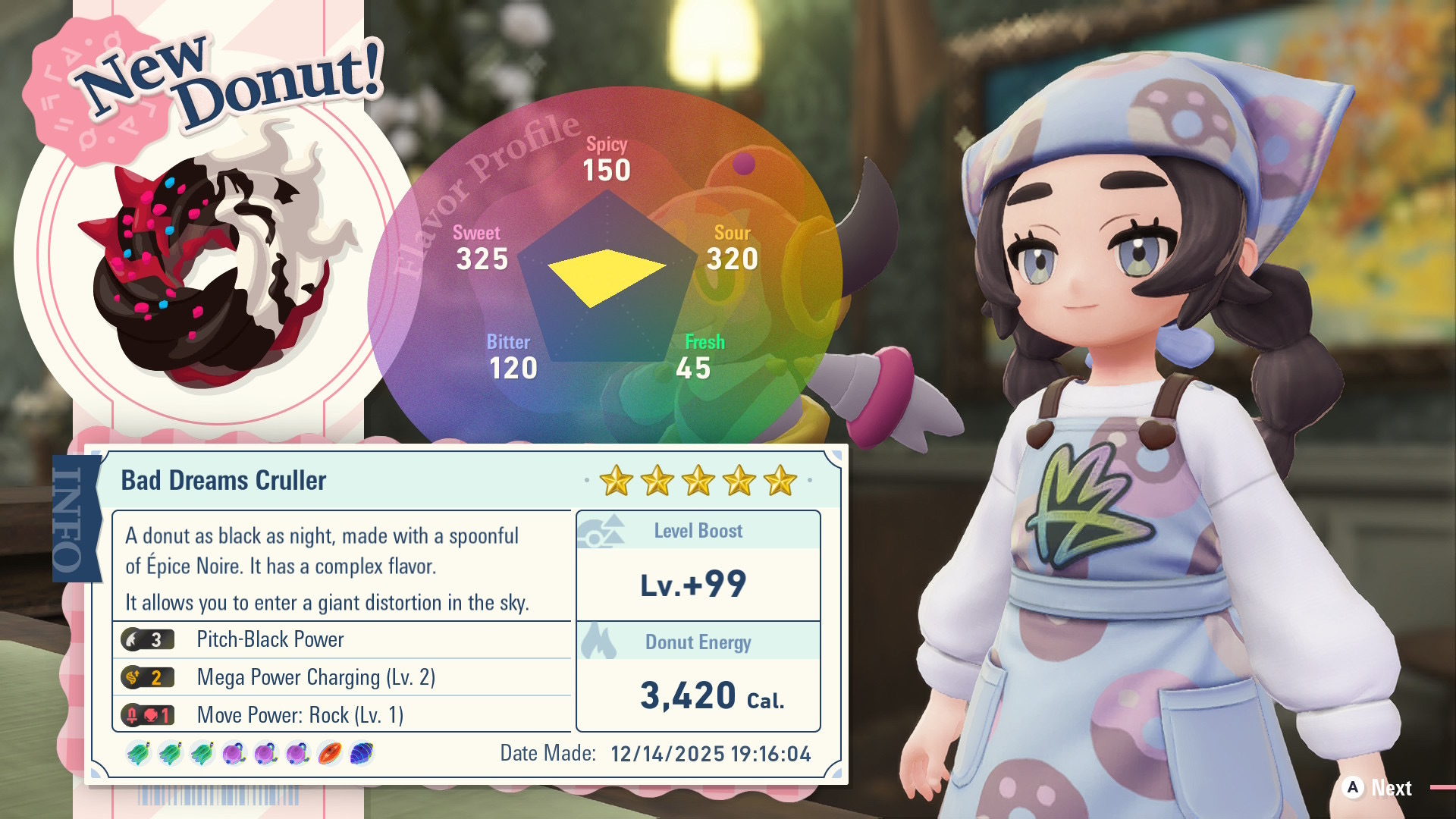Image resolution: width=1456 pixels, height=819 pixels.
Task: Select the orange spice pod ingredient icon
Action: pos(330,753)
